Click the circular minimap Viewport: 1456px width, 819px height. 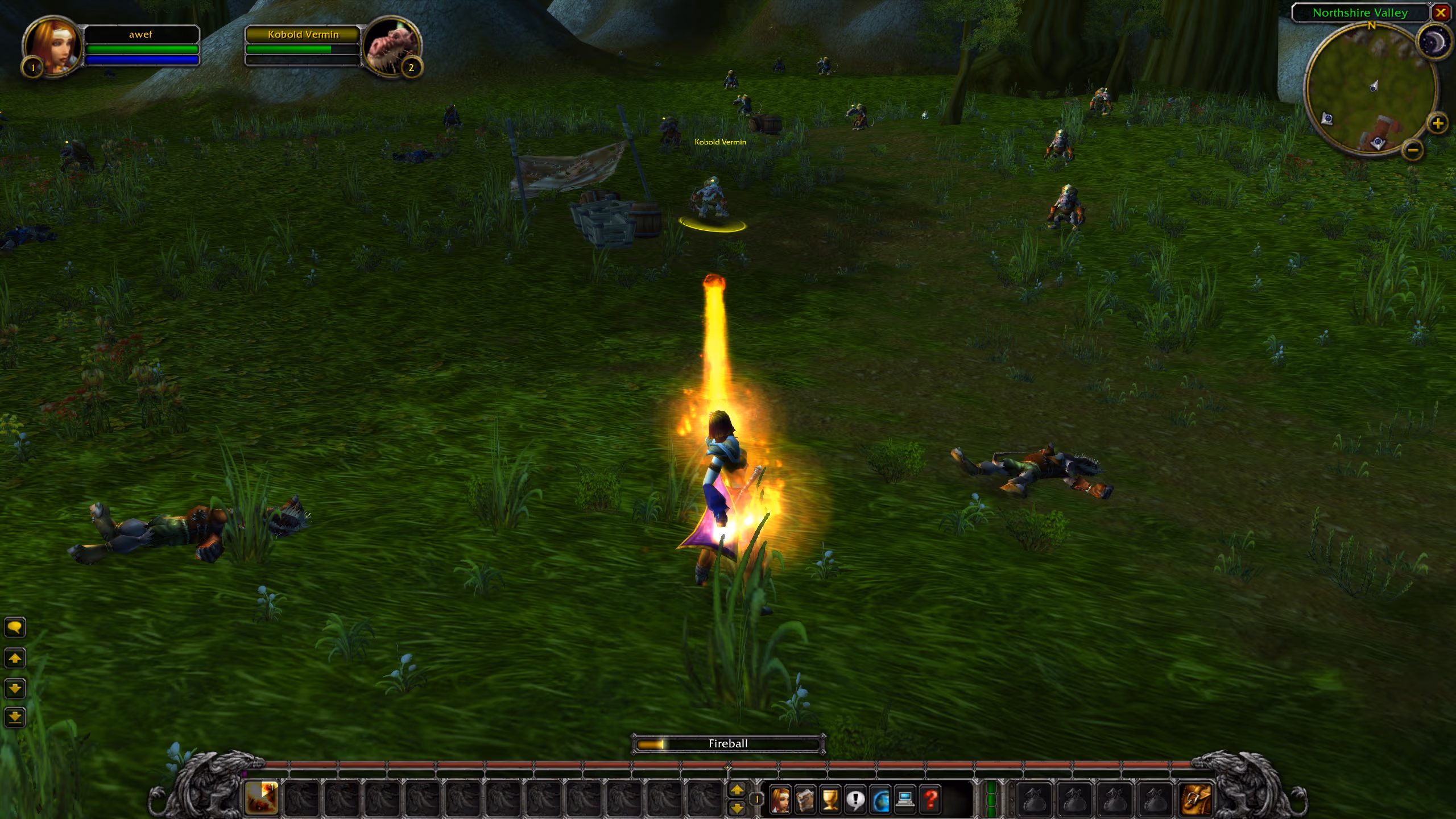tap(1370, 90)
